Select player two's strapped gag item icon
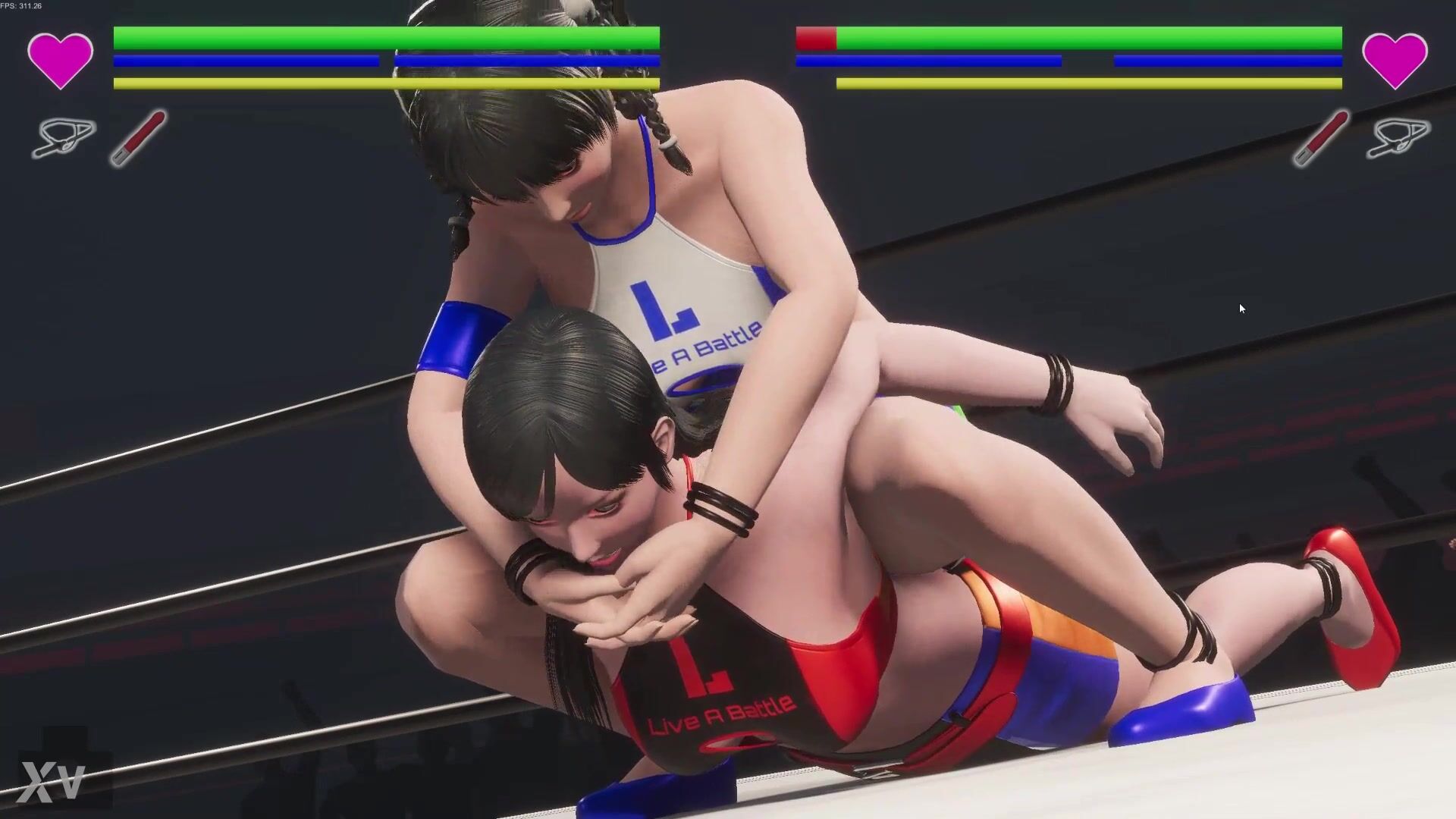The width and height of the screenshot is (1456, 819). coord(1398,138)
